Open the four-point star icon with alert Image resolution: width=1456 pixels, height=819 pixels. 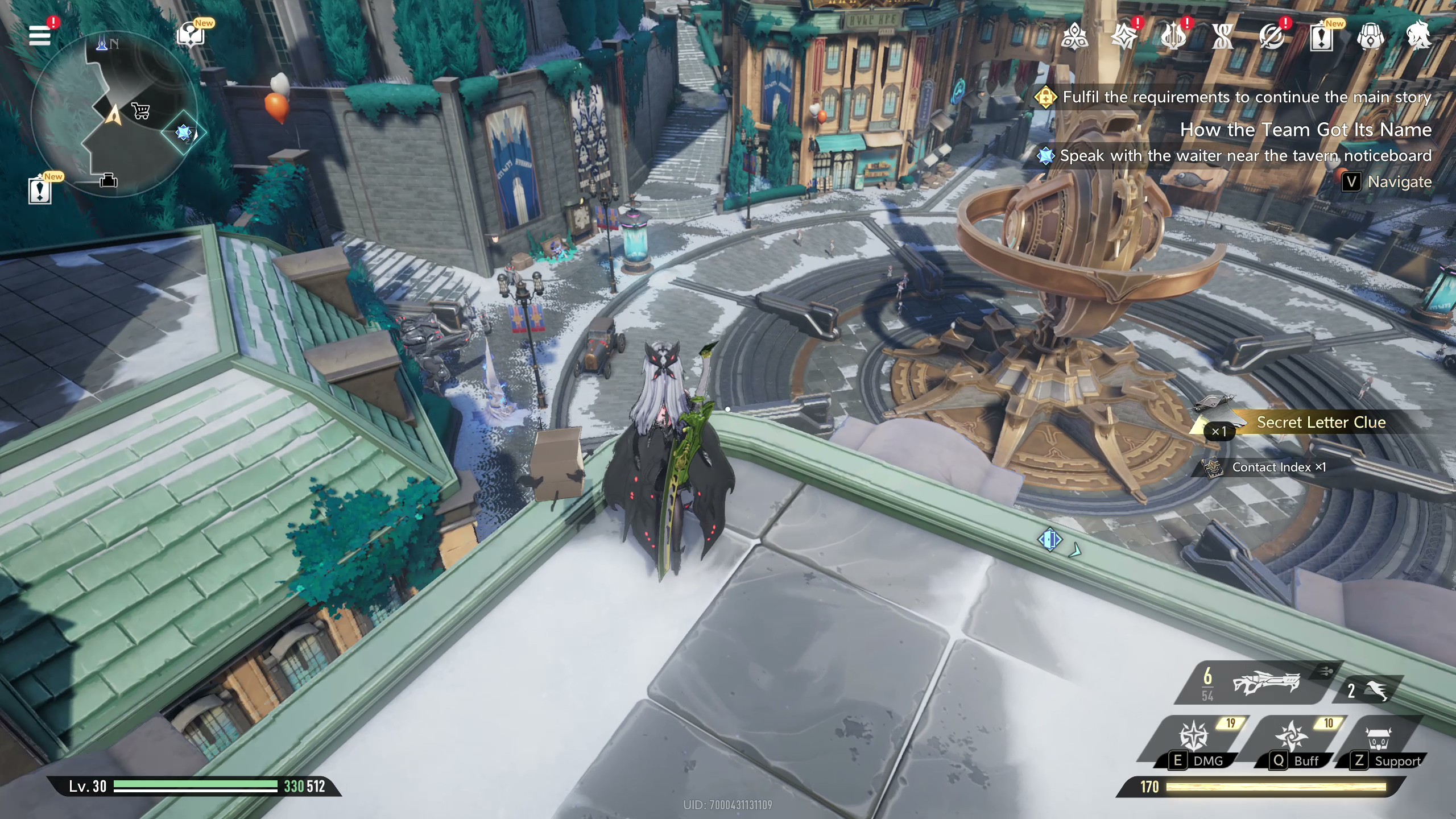point(1124,37)
